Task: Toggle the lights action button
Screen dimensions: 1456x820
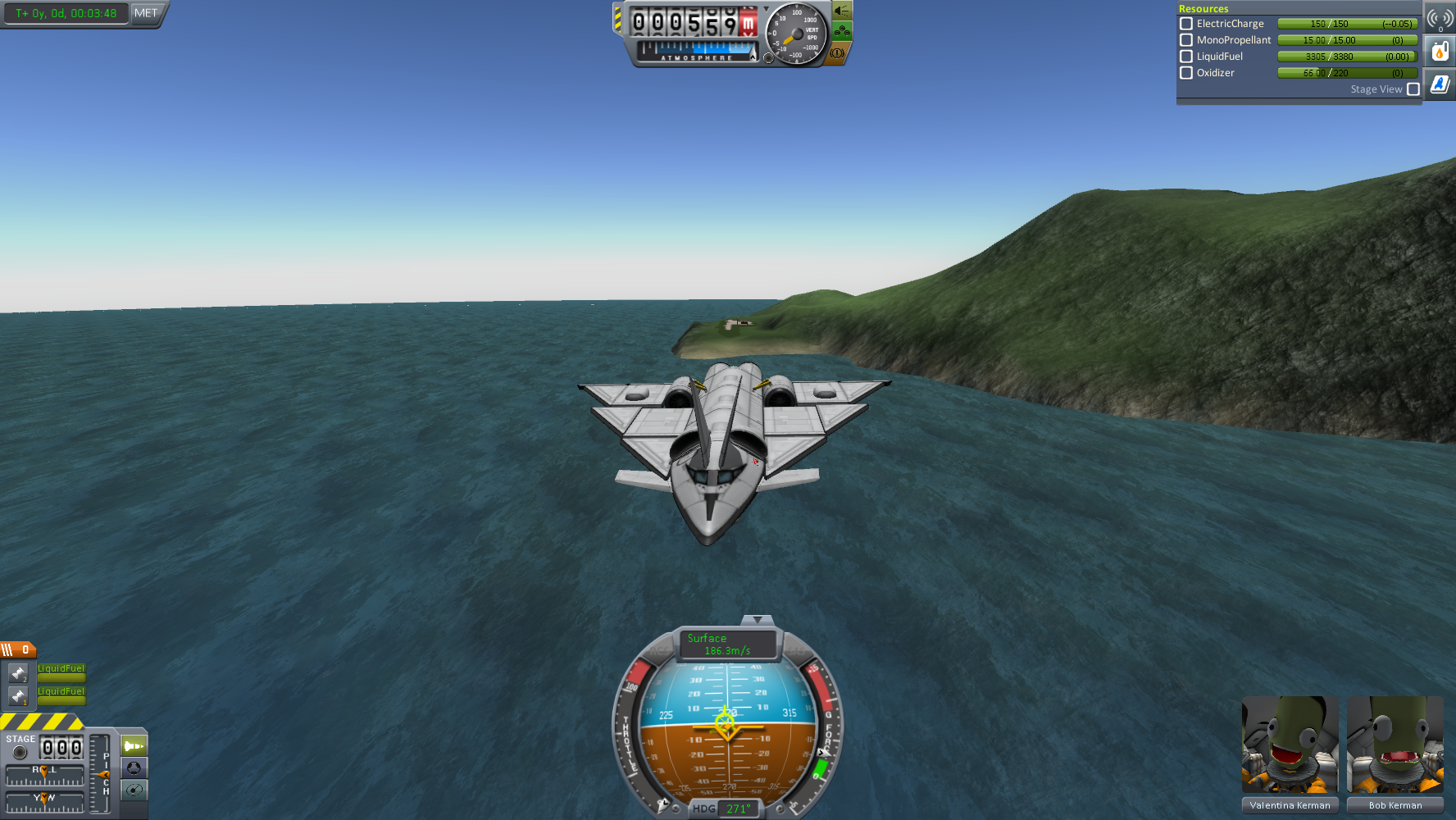Action: point(842,11)
